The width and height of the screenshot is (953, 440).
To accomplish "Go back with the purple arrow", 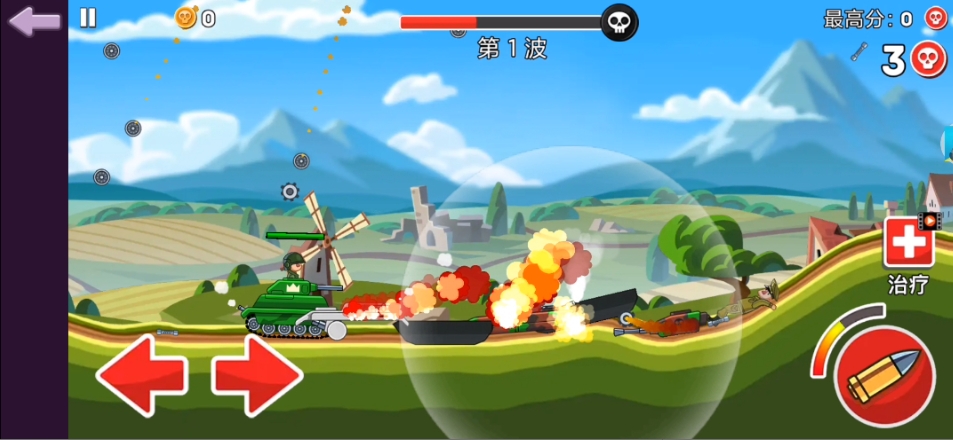I will pos(34,21).
